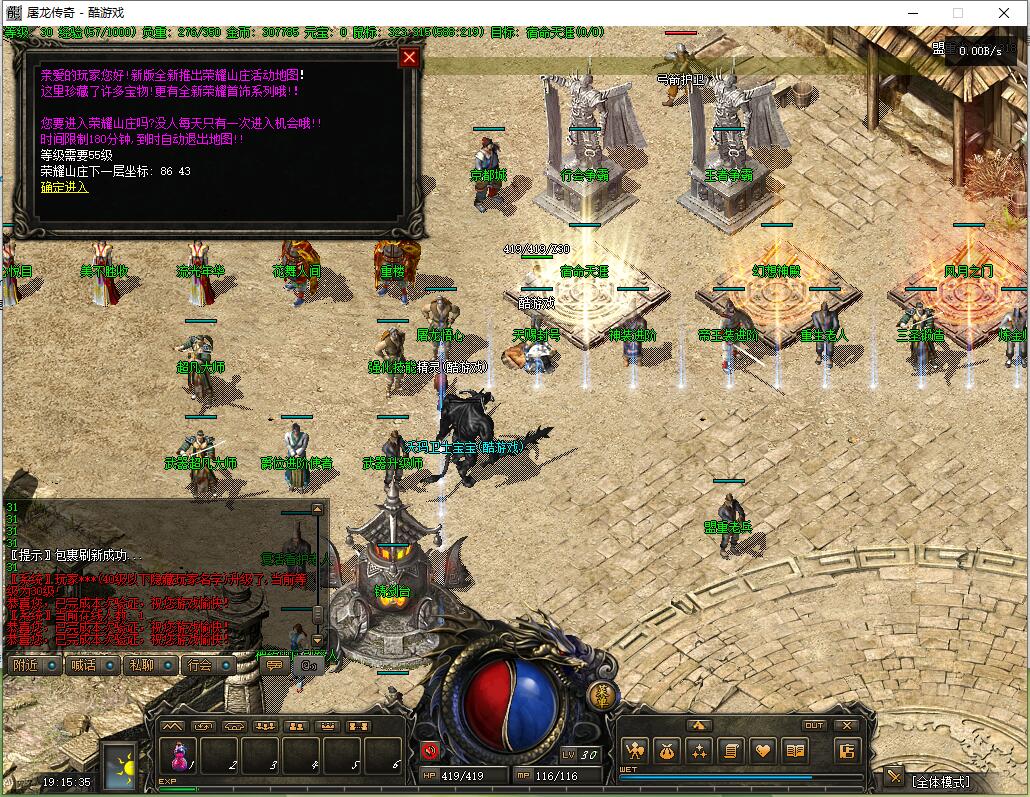Toggle the 全体模式 attack mode sword icon
Screen dimensions: 1030x797
pyautogui.click(x=894, y=777)
